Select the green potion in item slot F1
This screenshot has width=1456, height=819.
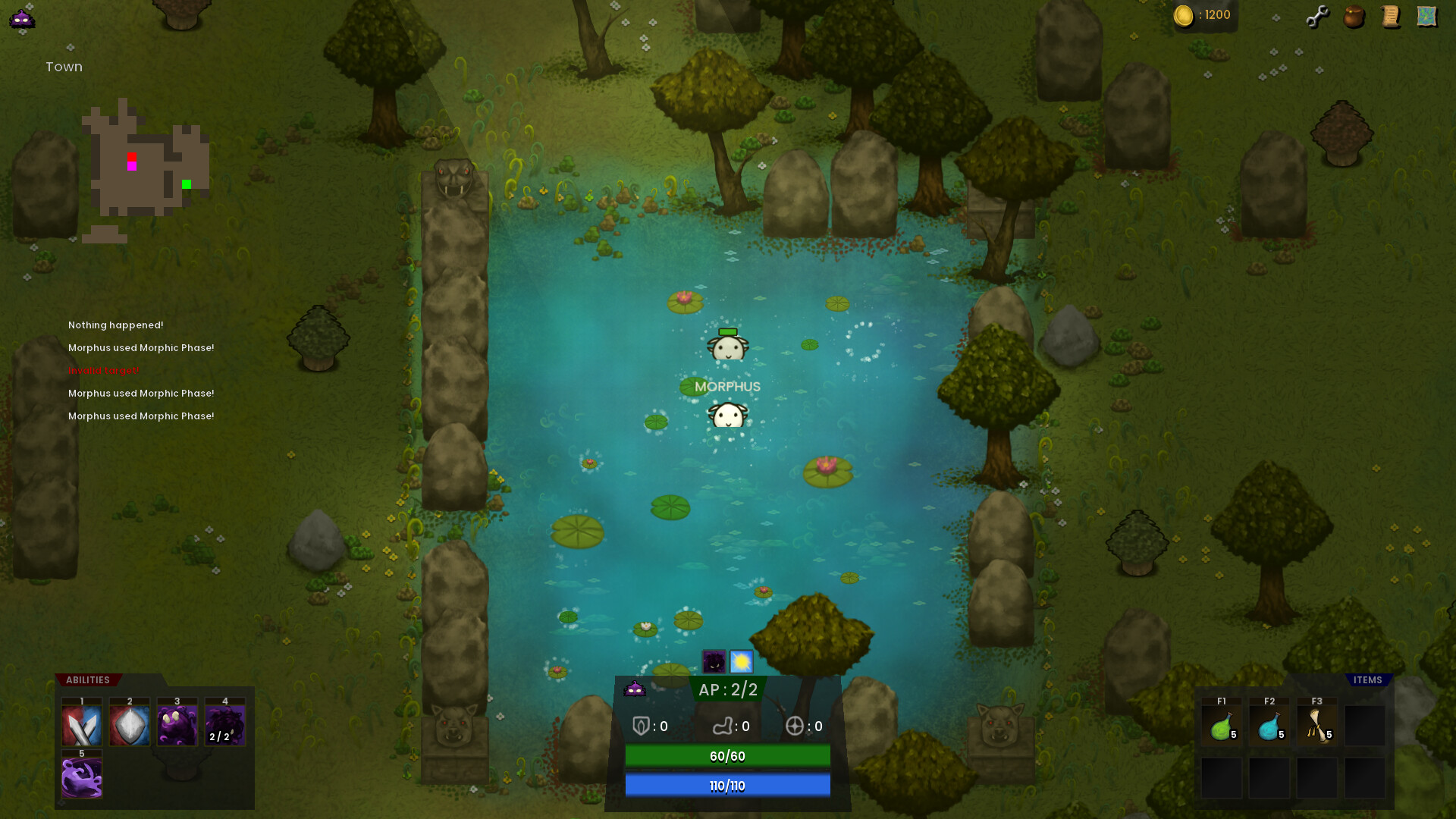[1222, 724]
